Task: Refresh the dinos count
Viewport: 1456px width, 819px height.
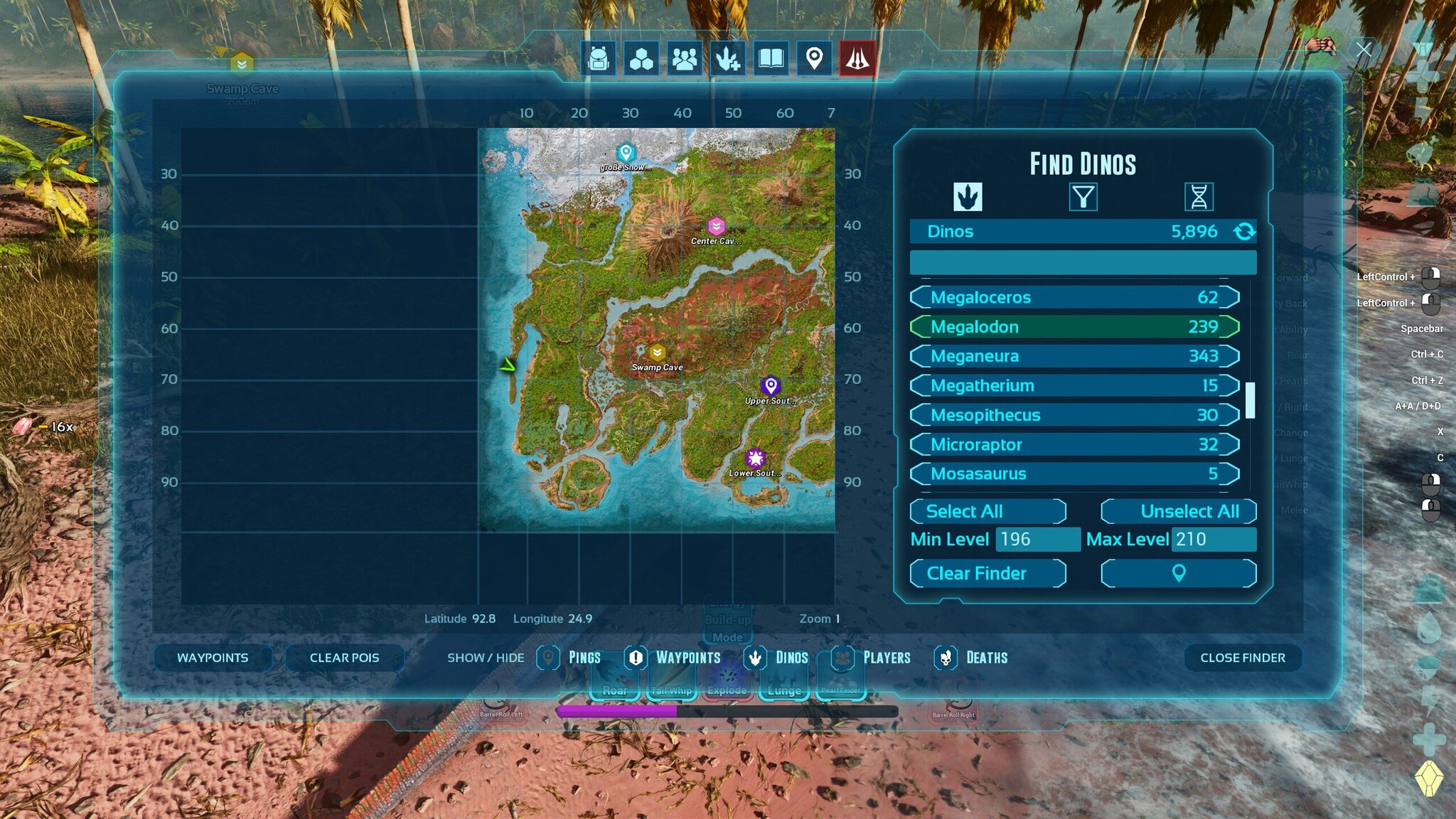Action: tap(1244, 232)
